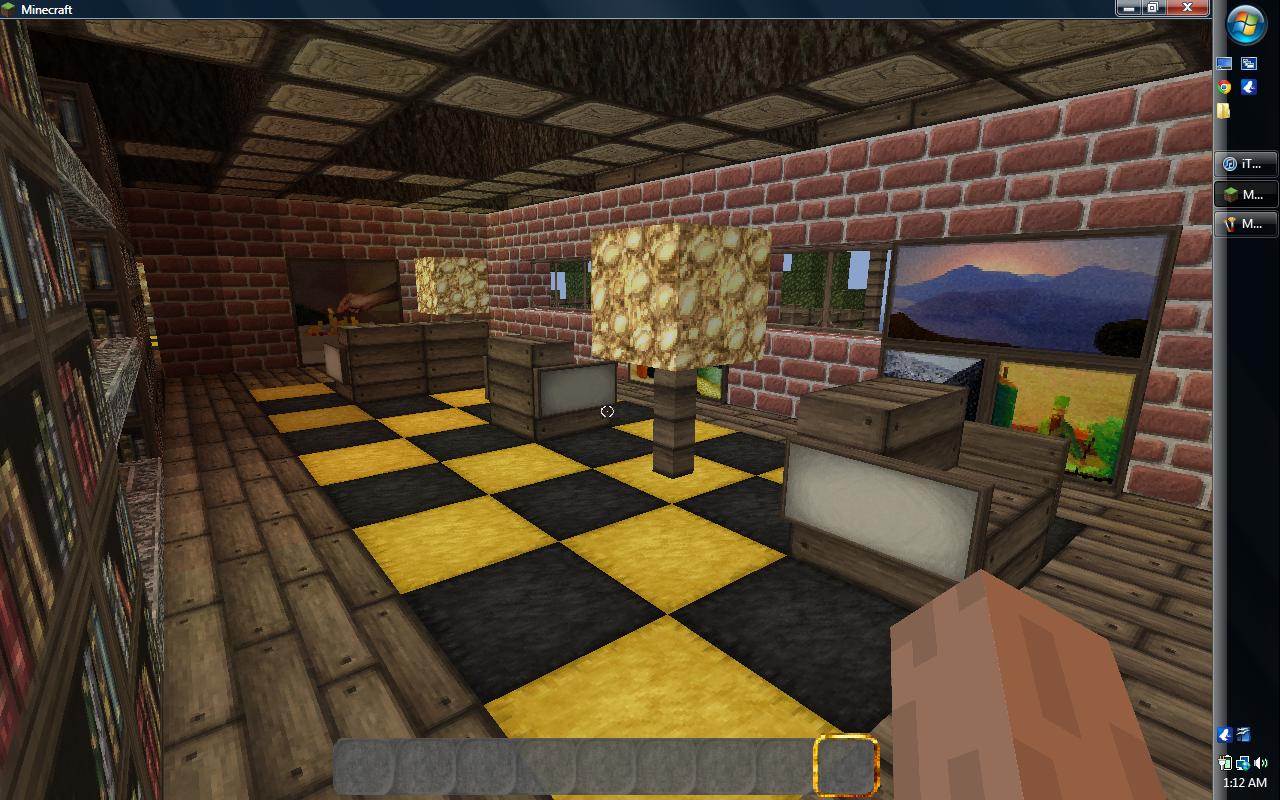Toggle the desktop view via Show Desktop
Screen dimensions: 1280x800
pyautogui.click(x=1222, y=62)
